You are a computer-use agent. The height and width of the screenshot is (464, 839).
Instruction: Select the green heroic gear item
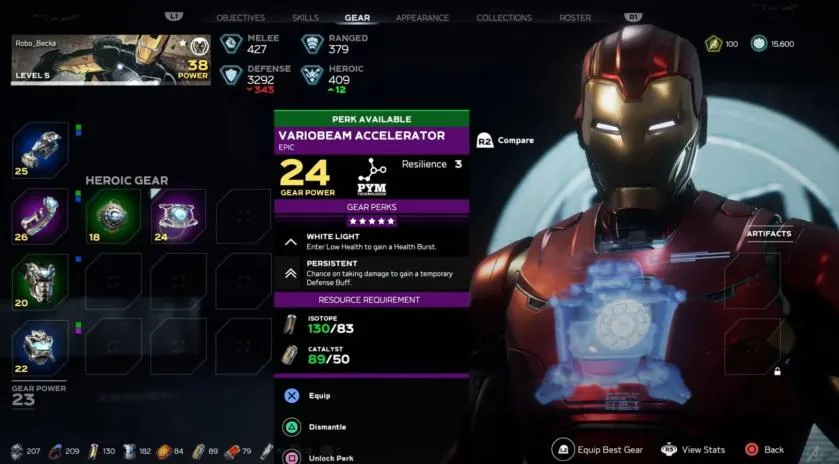point(113,216)
